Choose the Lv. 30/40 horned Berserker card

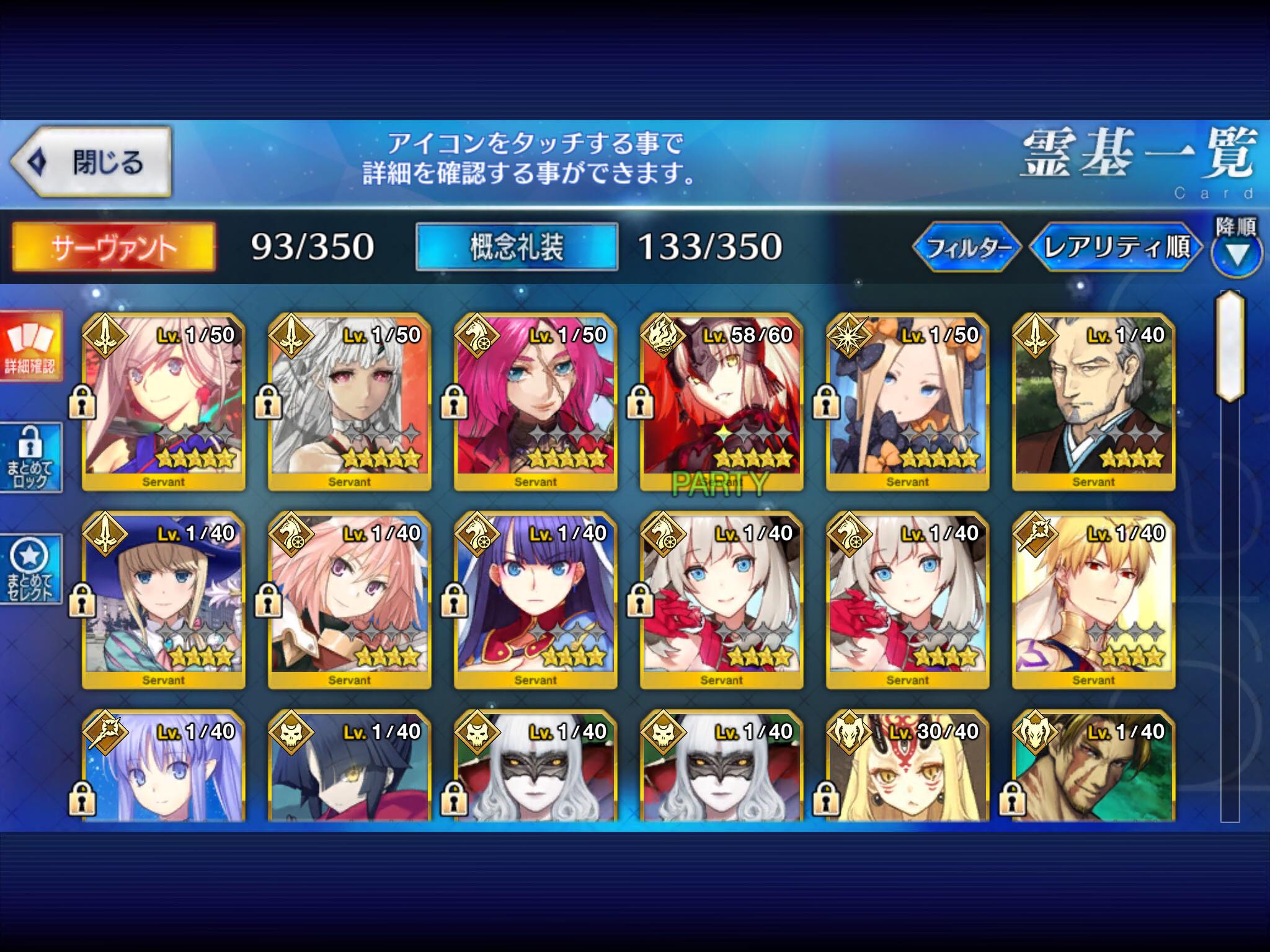[907, 769]
